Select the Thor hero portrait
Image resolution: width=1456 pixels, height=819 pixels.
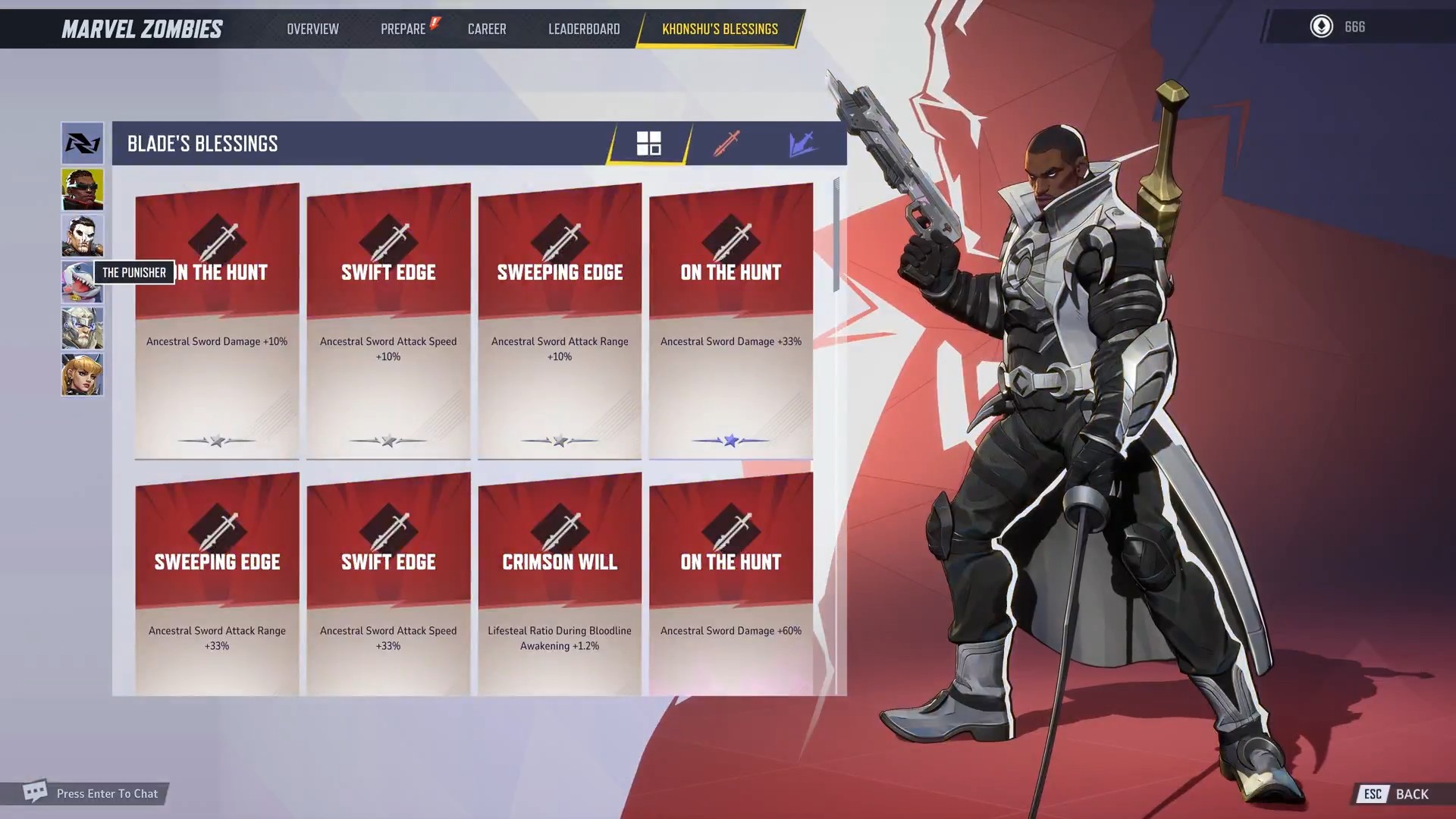coord(82,328)
